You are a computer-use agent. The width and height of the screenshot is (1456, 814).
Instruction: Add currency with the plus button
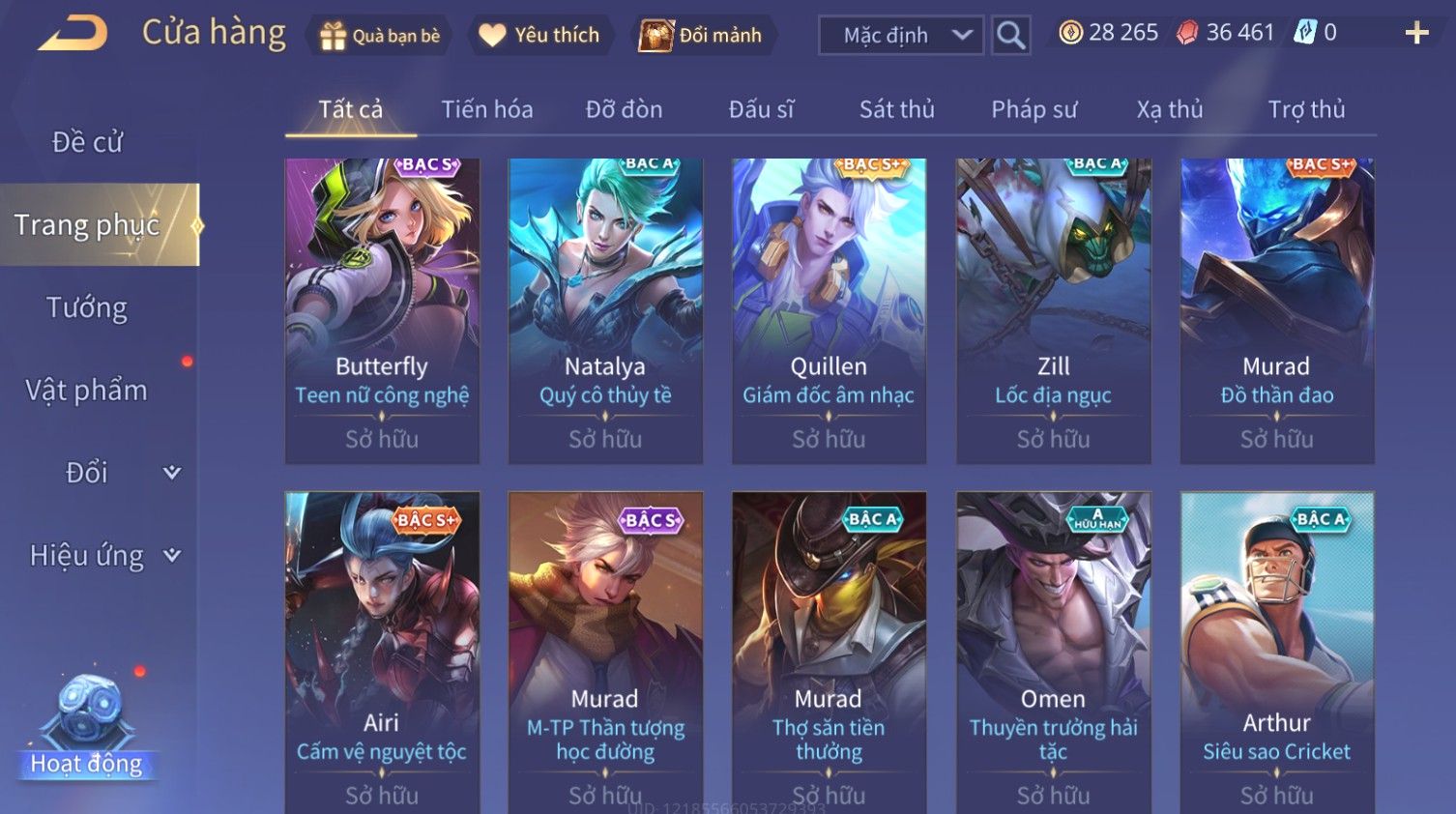pos(1416,34)
